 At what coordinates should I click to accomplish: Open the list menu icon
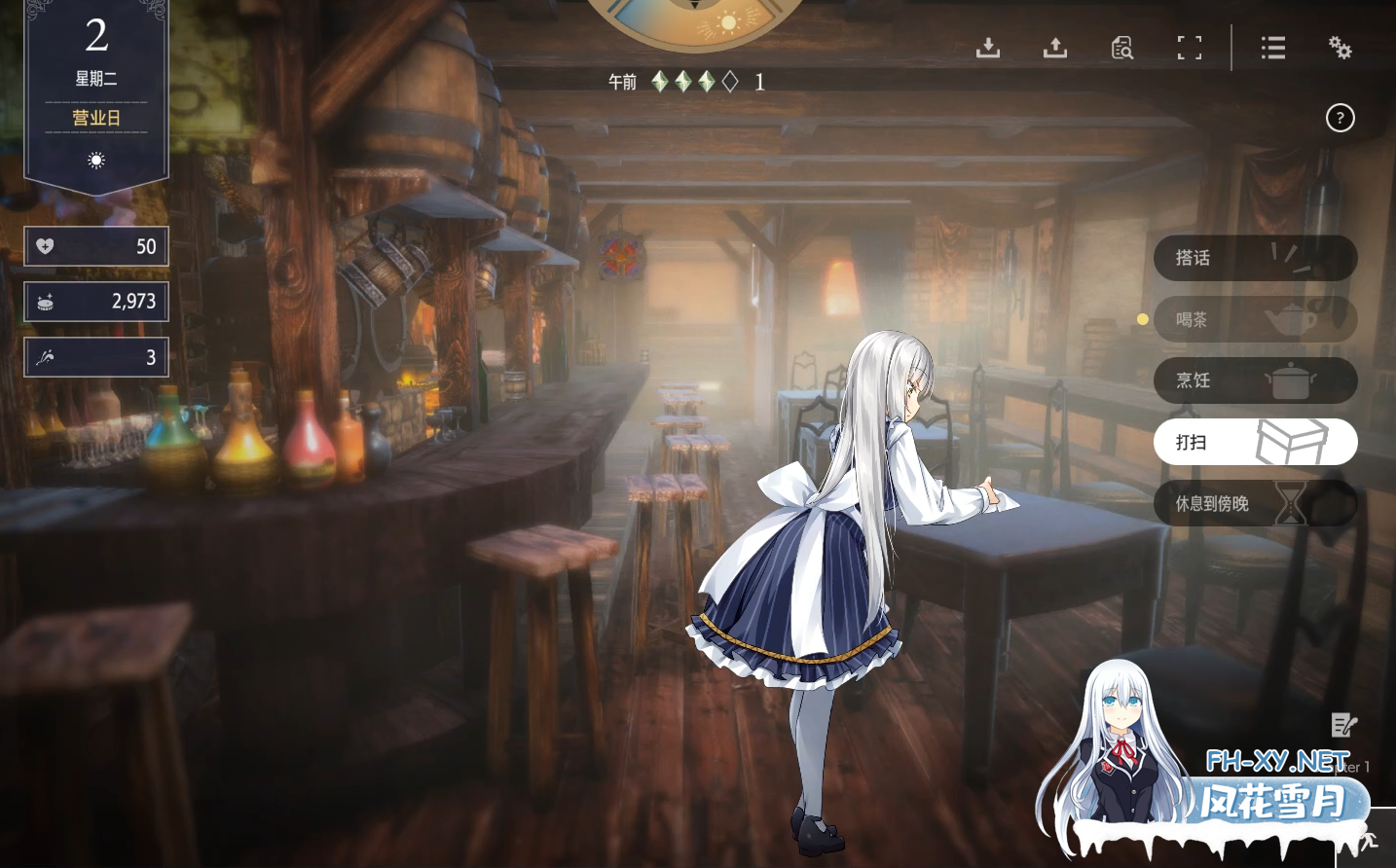(1273, 48)
